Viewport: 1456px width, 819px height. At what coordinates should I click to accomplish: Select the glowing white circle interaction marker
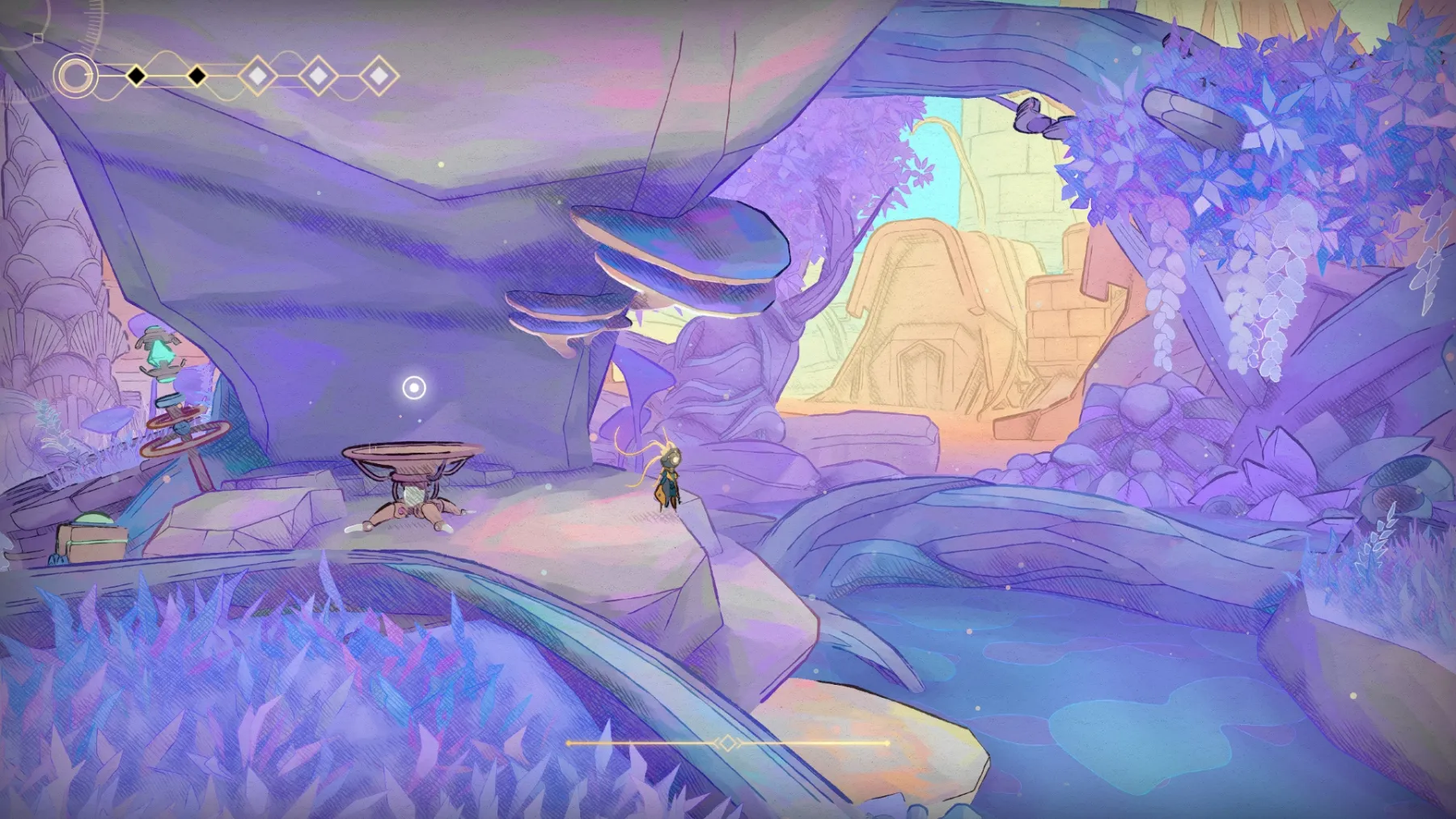pos(414,388)
